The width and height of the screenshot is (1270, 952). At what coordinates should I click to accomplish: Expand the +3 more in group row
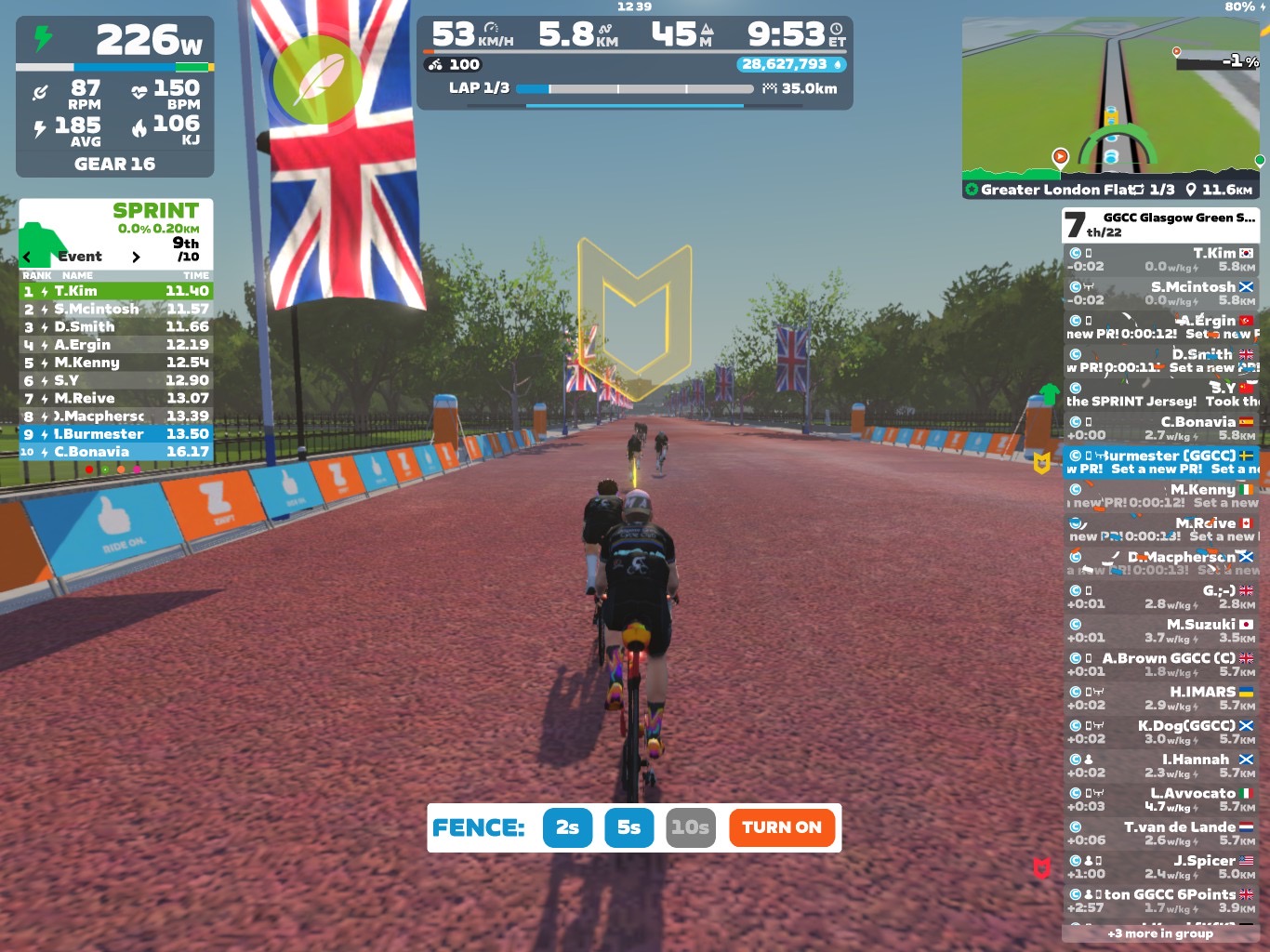click(1160, 933)
